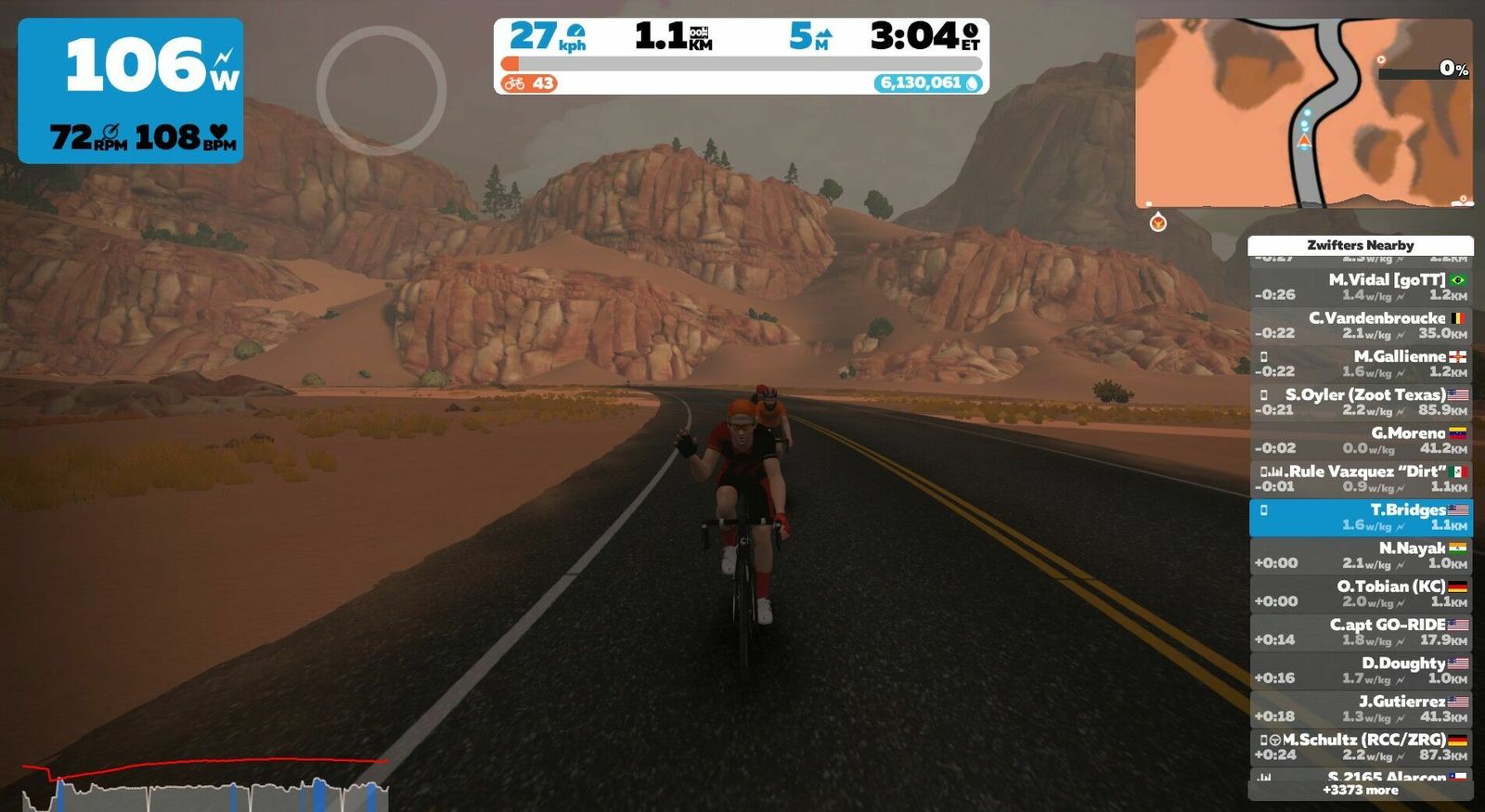The image size is (1485, 812).
Task: Click the Zwifters Nearby header
Action: (x=1360, y=245)
